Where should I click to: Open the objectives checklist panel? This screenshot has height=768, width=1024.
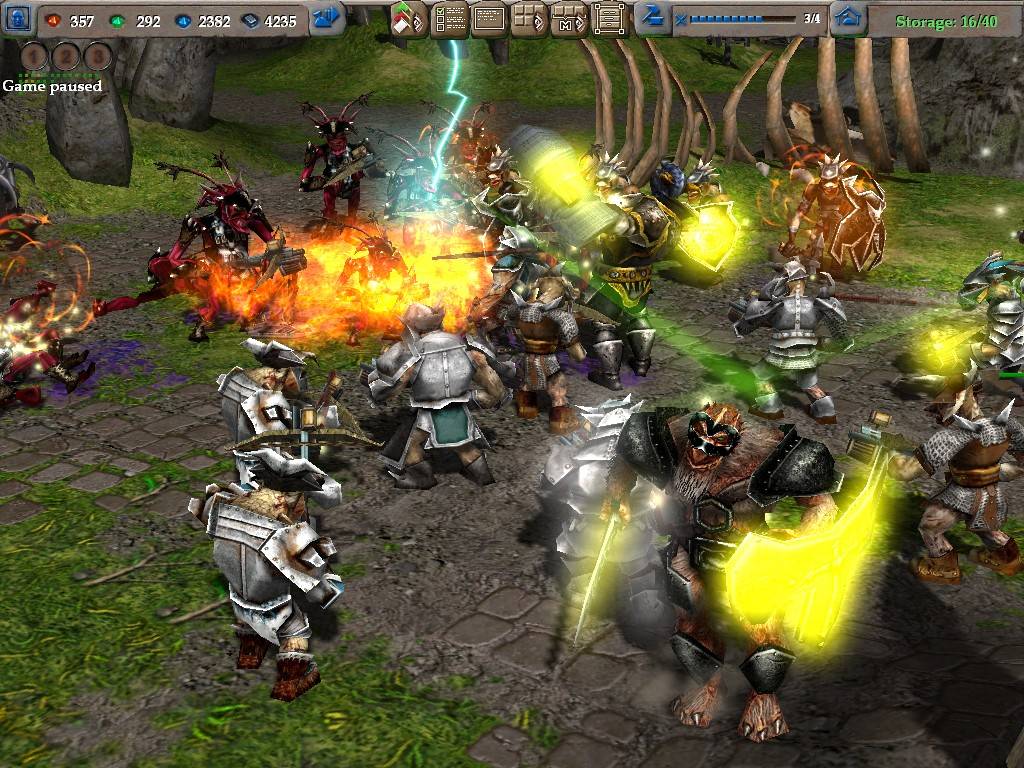449,19
